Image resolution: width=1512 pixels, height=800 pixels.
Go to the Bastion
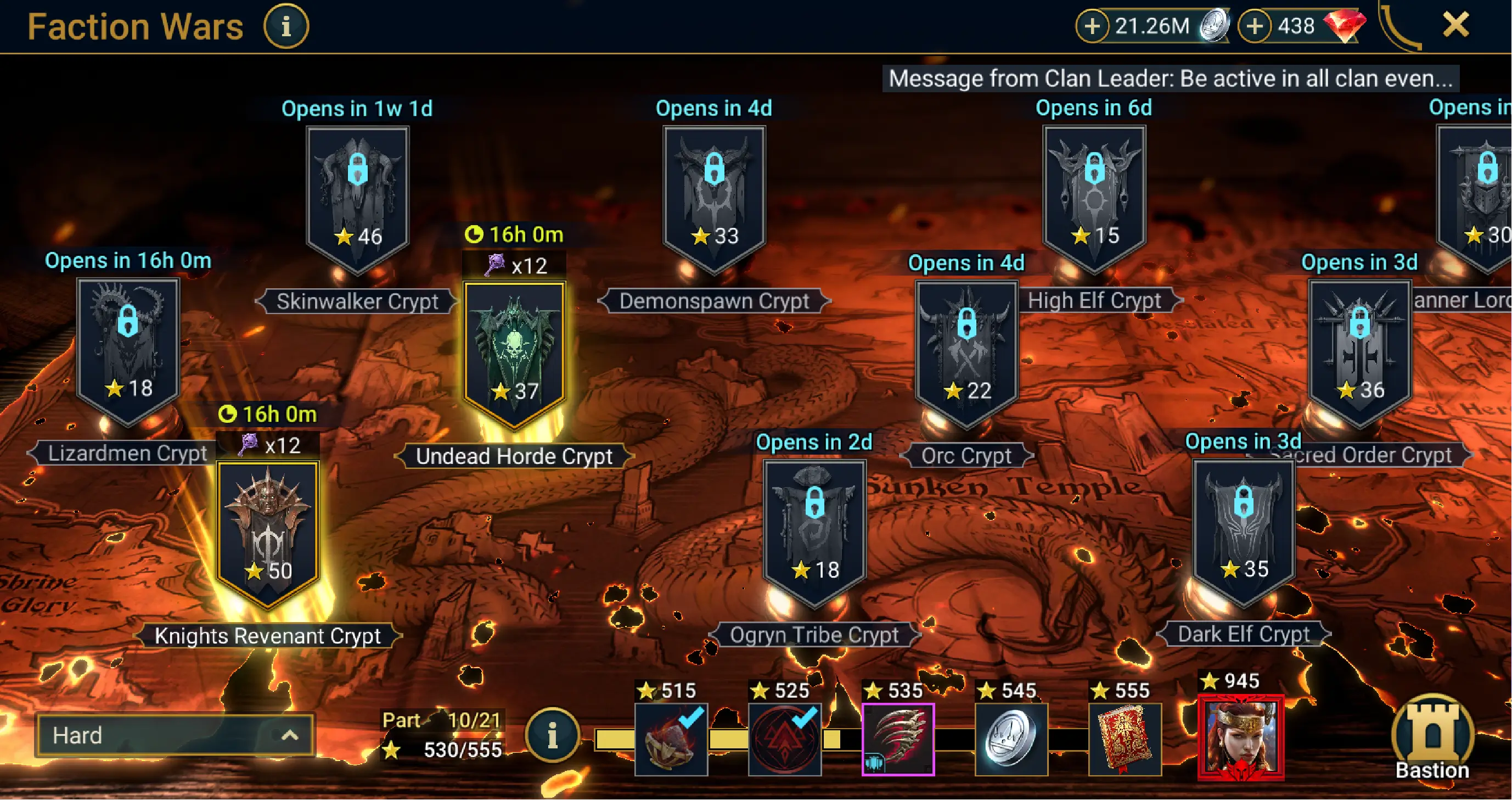pos(1432,737)
